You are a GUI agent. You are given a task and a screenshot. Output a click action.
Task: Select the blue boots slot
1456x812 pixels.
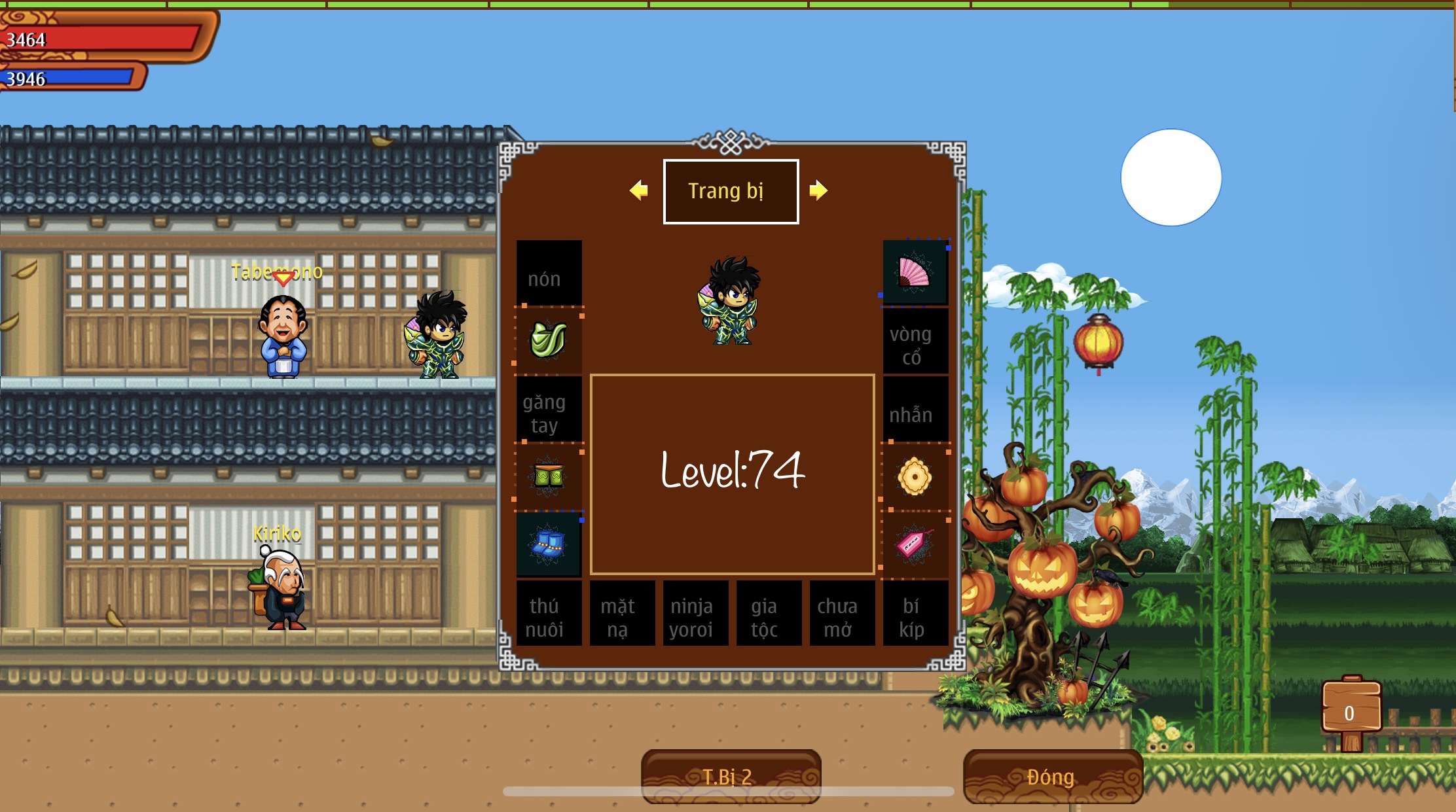(549, 544)
